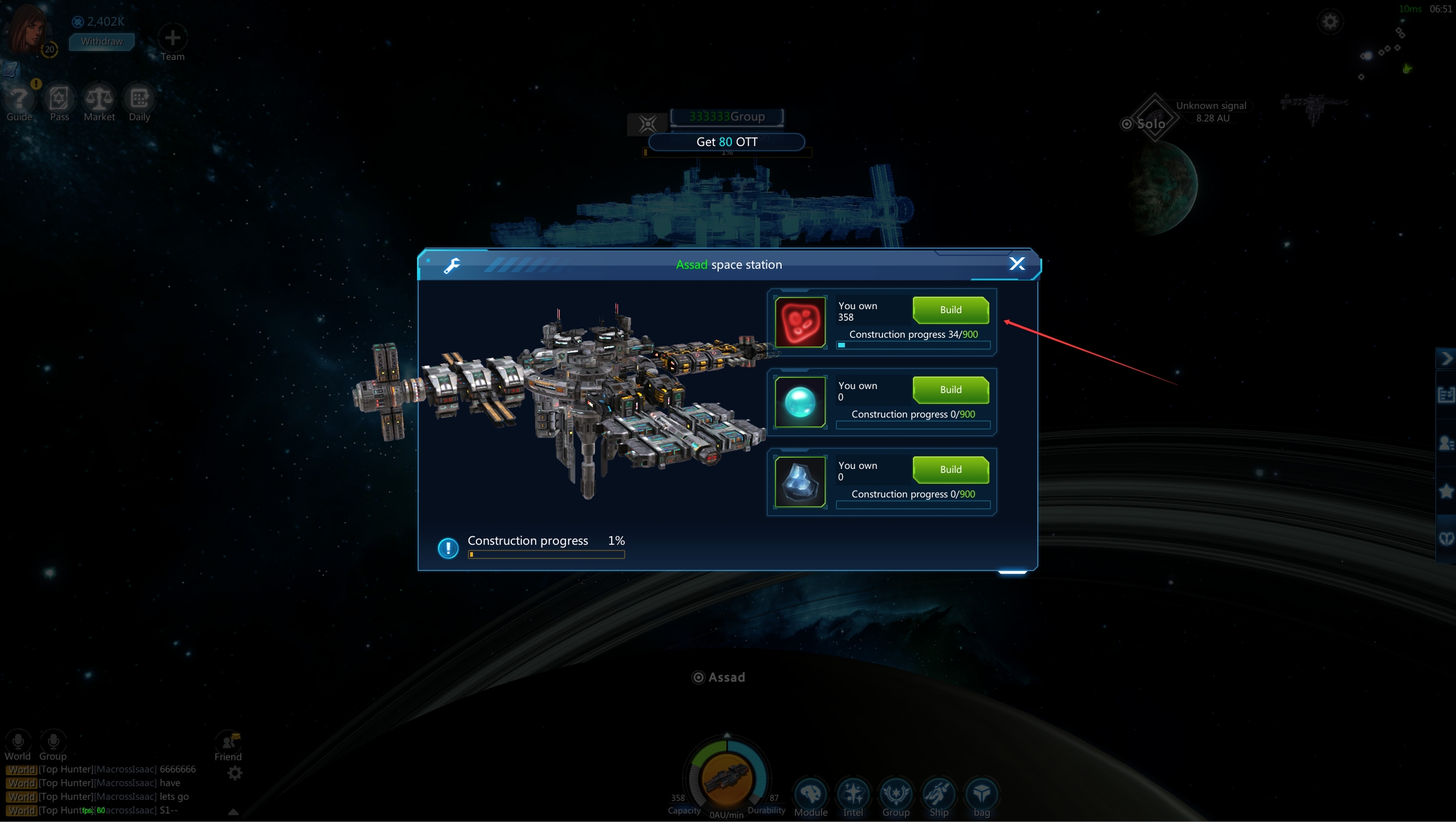Viewport: 1456px width, 822px height.
Task: Show construction progress info tooltip
Action: [x=448, y=548]
